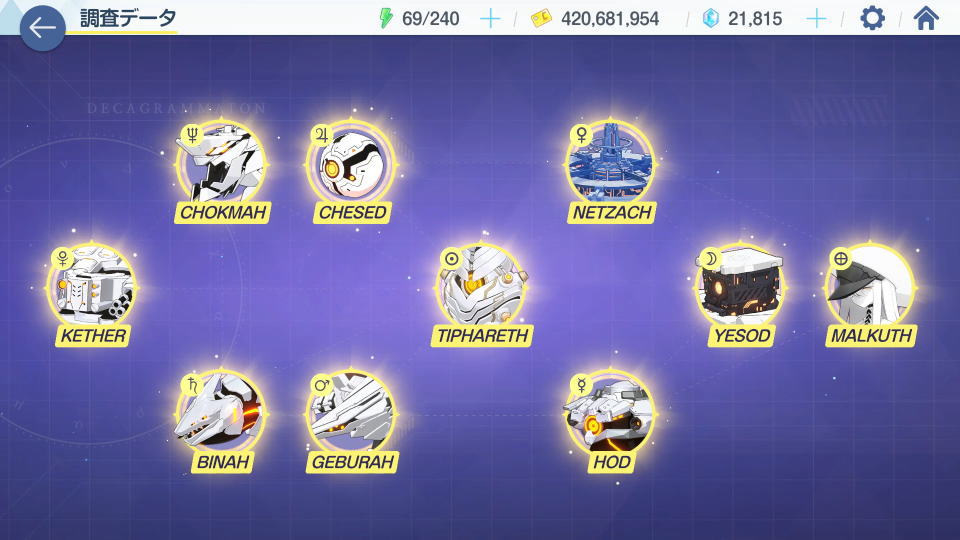Choose the BINAH entry
Screen dimensions: 960x540
[221, 414]
